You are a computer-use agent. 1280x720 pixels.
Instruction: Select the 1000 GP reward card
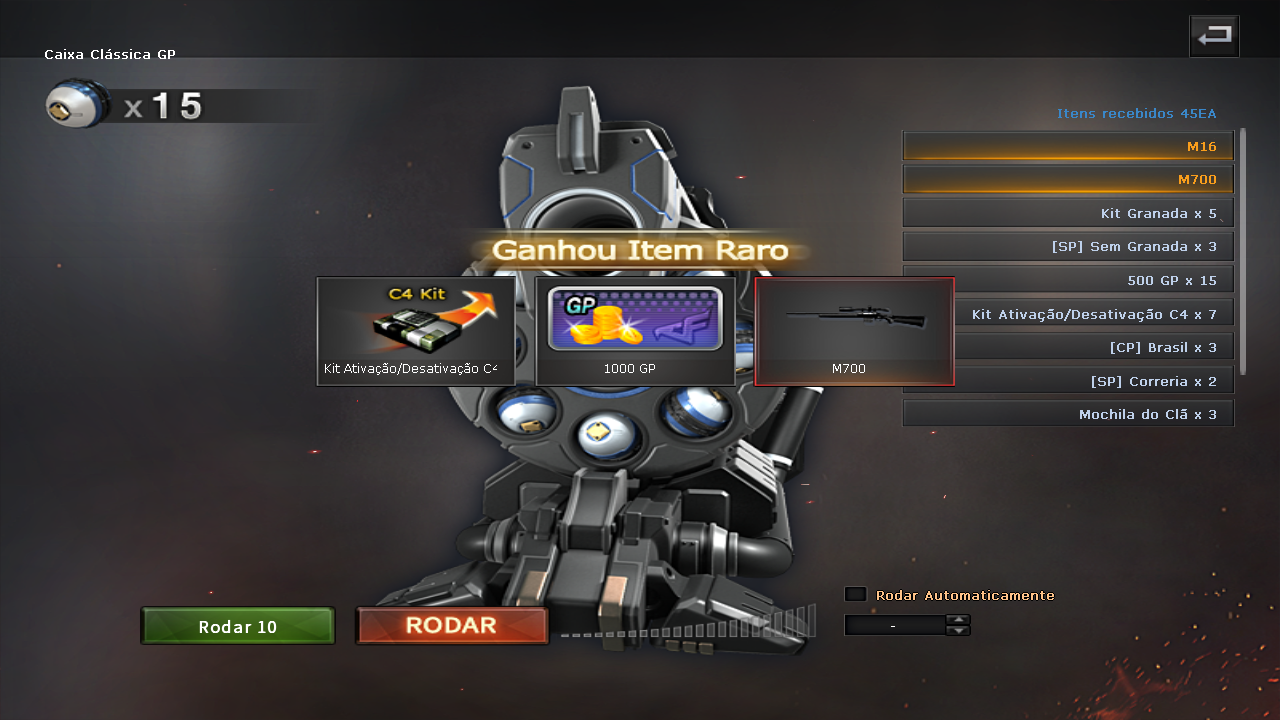pyautogui.click(x=635, y=331)
